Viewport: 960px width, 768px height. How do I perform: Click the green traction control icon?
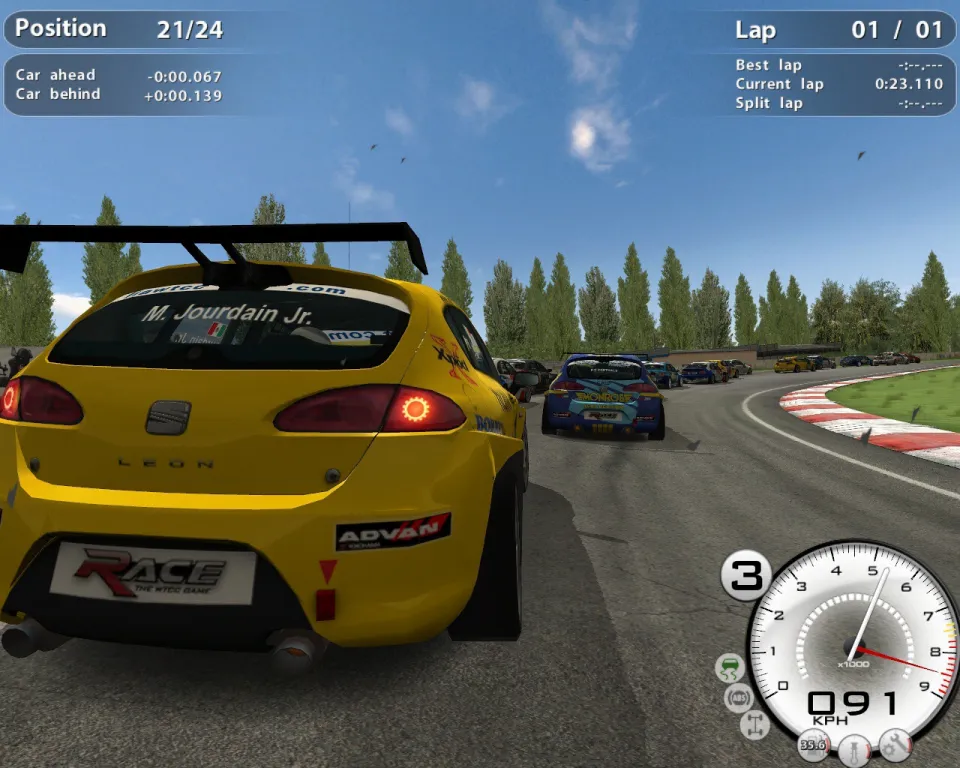tap(731, 667)
